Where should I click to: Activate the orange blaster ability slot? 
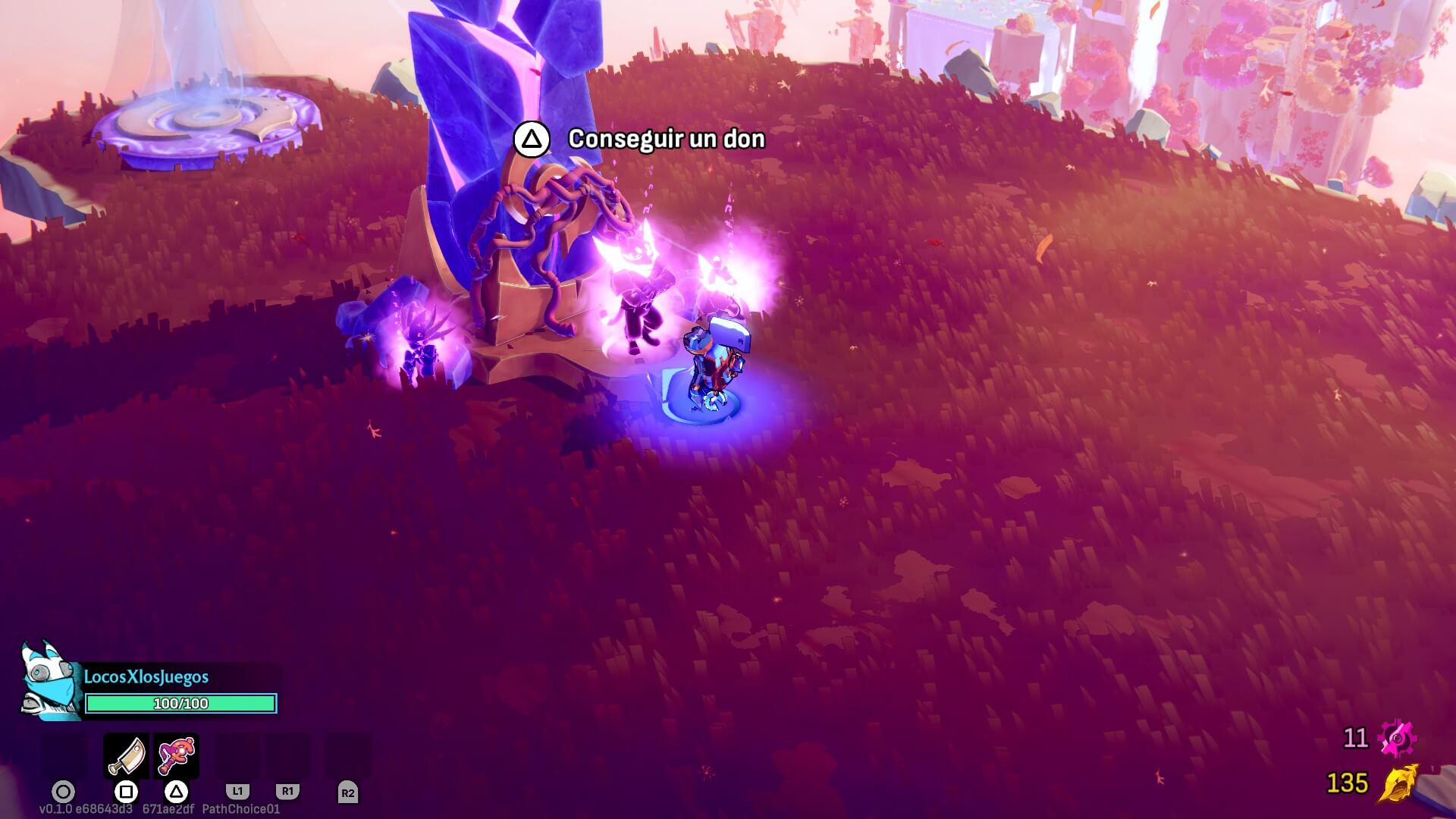177,755
